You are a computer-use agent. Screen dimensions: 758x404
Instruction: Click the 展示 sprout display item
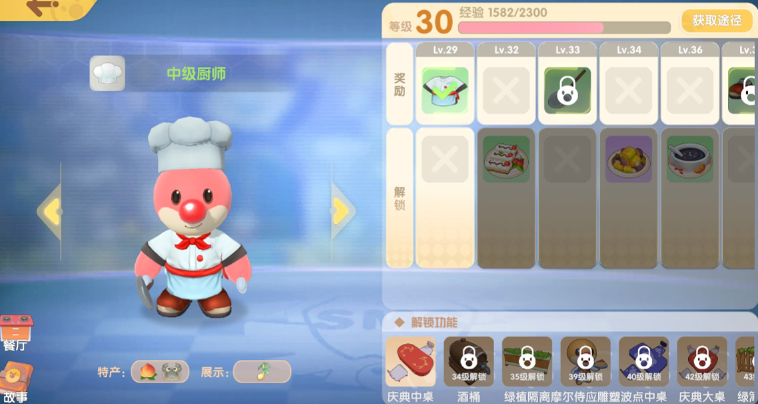pyautogui.click(x=262, y=372)
